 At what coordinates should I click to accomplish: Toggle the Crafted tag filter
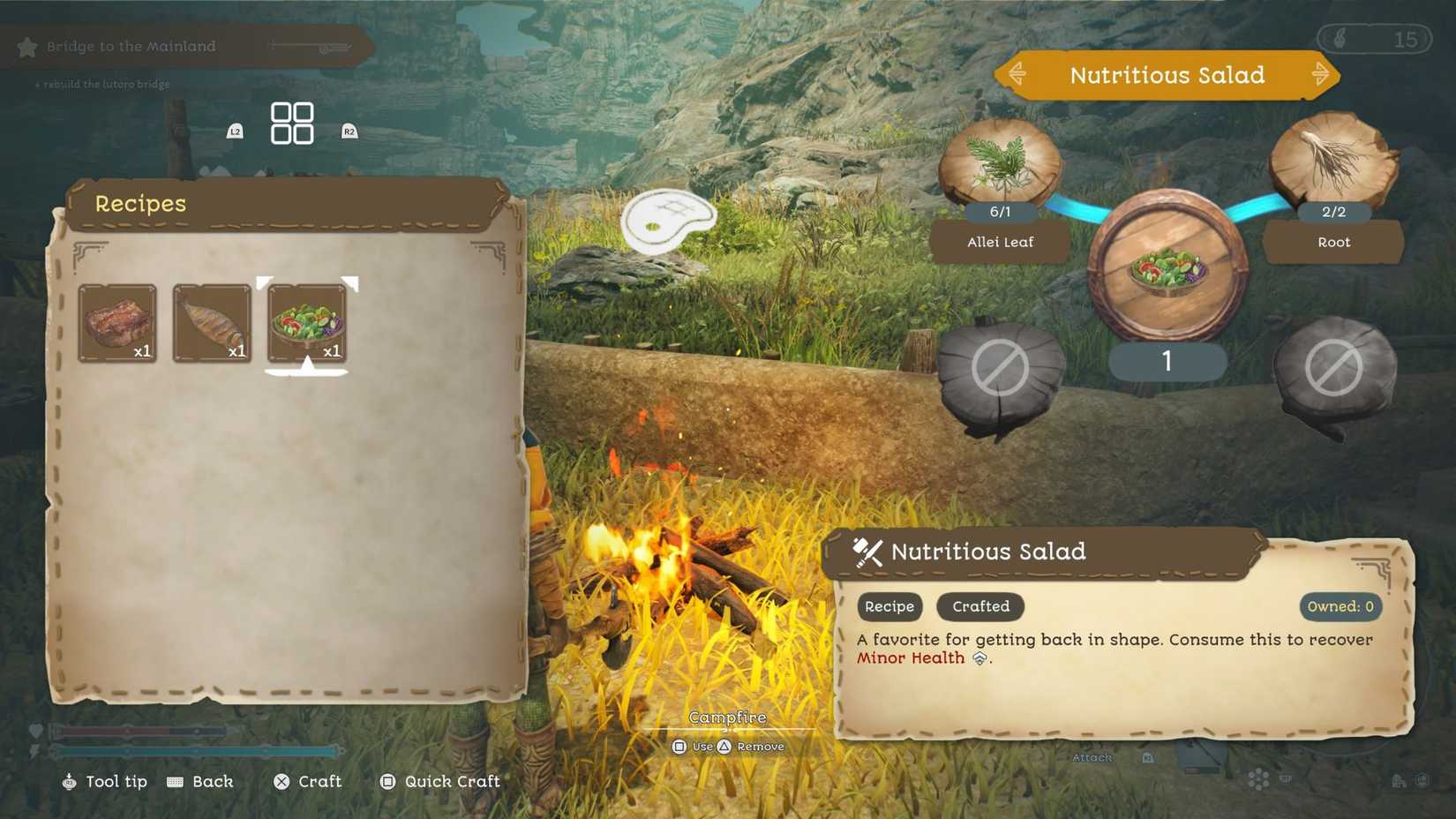[x=979, y=606]
